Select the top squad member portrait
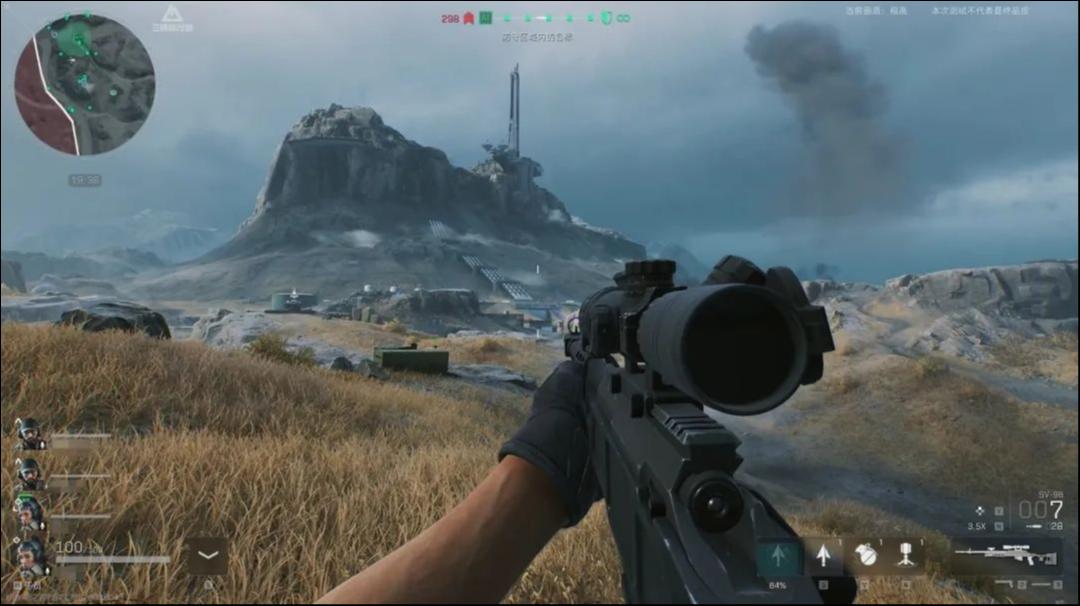 click(30, 433)
